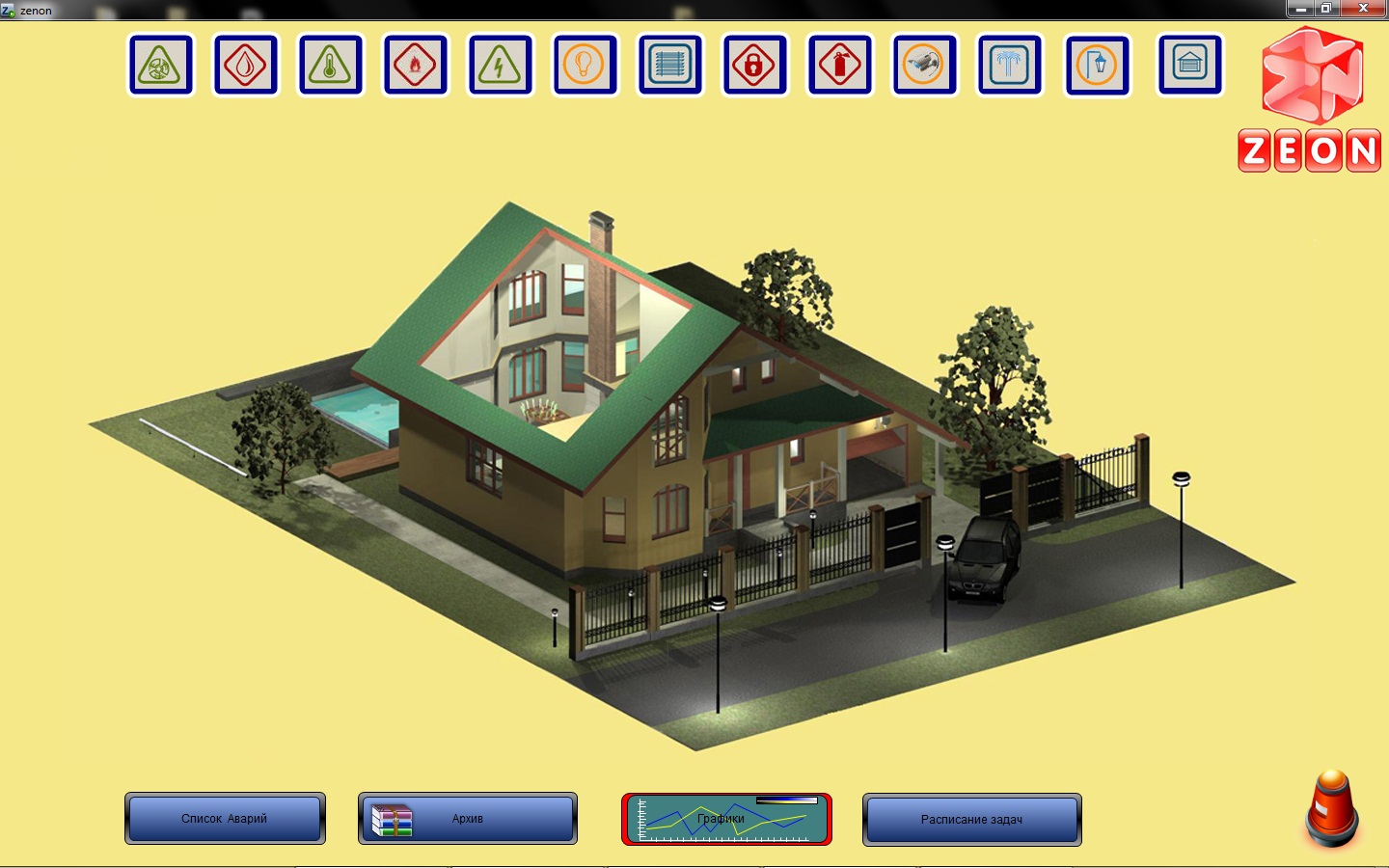Select the street lamp icon

(x=1097, y=66)
